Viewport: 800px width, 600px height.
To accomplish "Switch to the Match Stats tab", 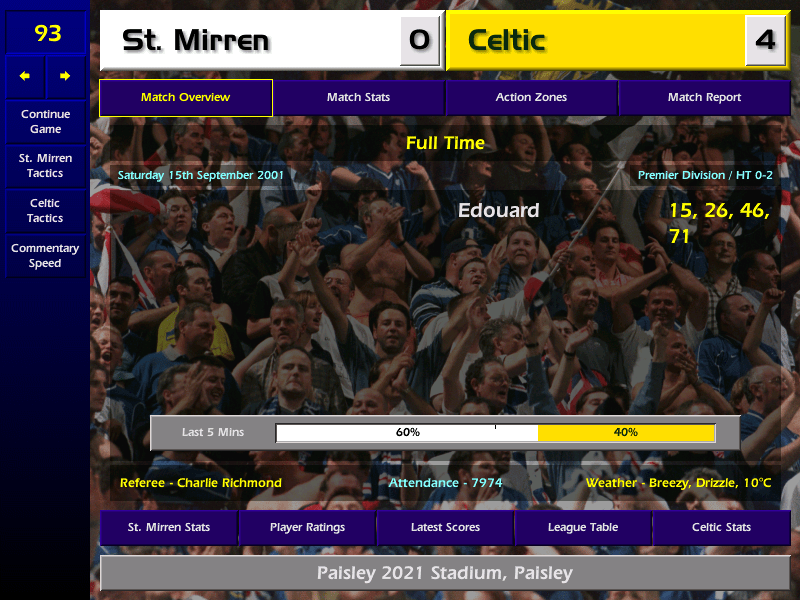I will click(x=358, y=97).
